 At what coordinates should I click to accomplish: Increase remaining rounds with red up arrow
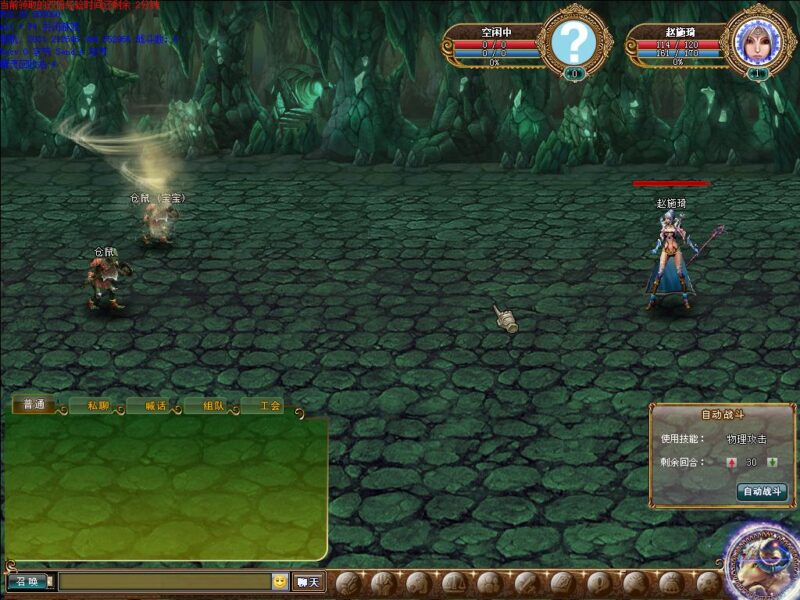tap(731, 462)
